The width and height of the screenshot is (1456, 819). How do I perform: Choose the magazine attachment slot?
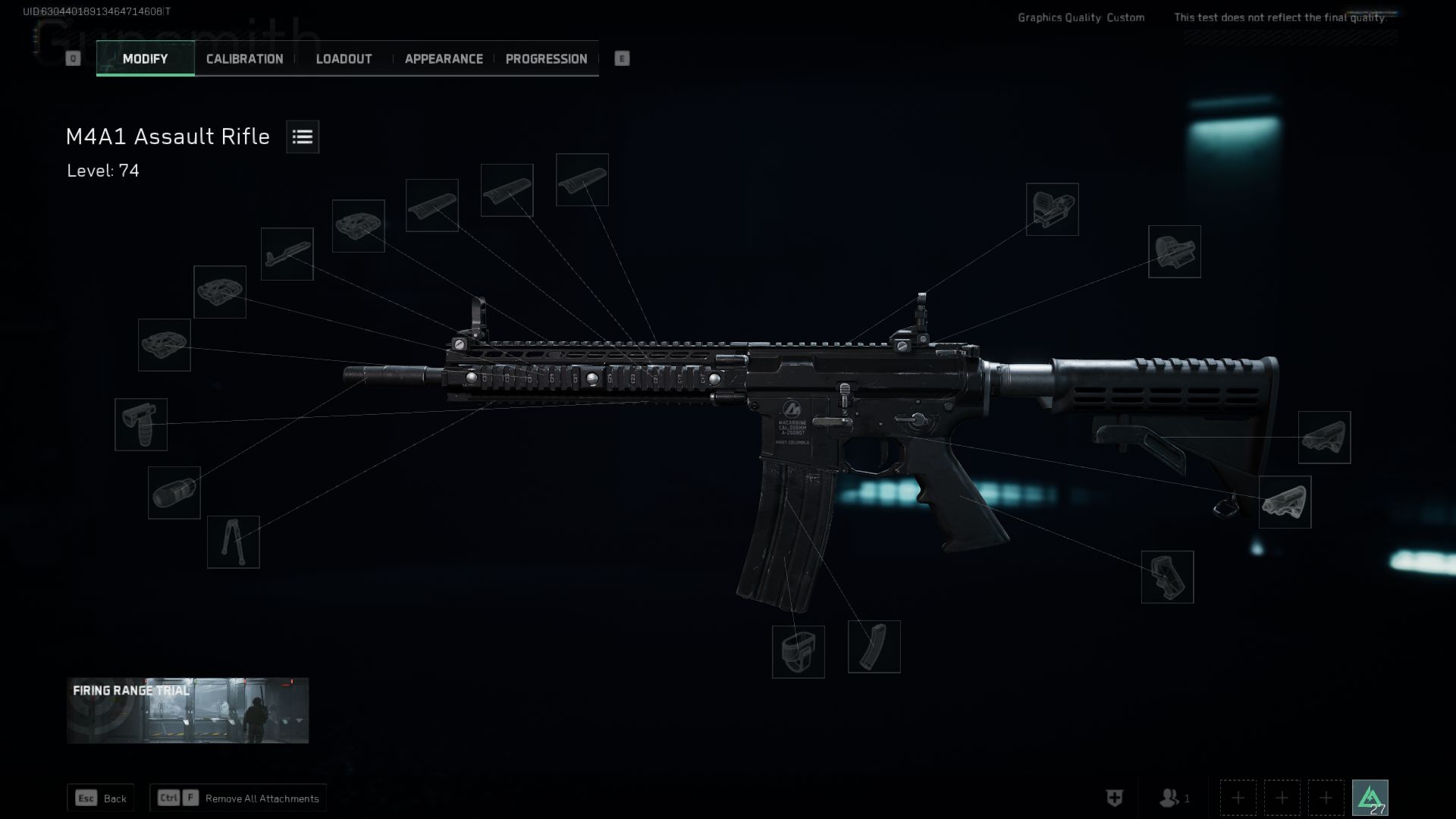click(x=874, y=647)
